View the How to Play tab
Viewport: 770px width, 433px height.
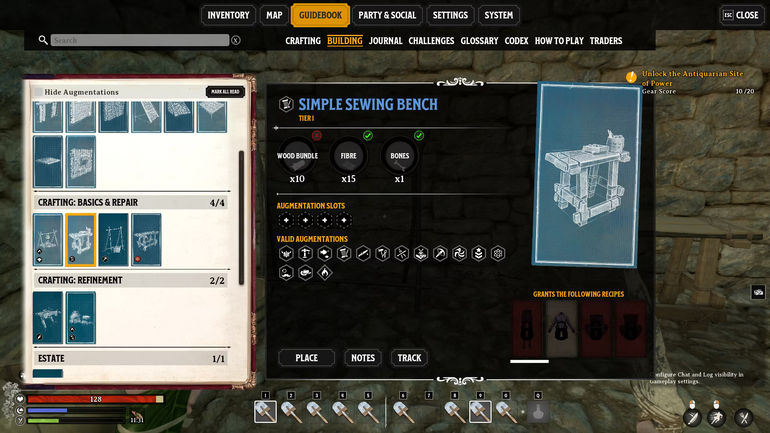(x=559, y=41)
